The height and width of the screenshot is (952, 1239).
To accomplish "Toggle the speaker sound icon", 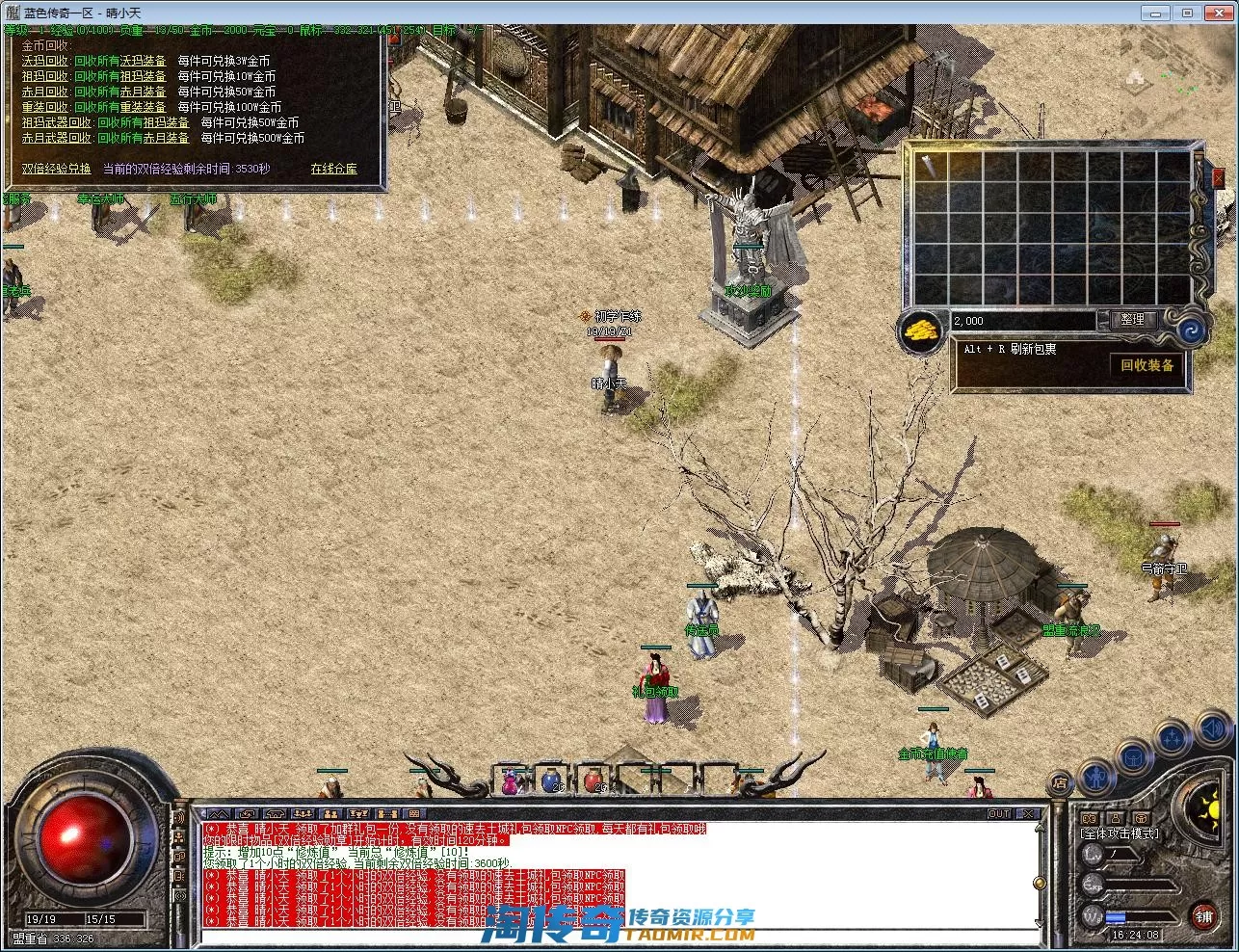I will click(x=1215, y=729).
